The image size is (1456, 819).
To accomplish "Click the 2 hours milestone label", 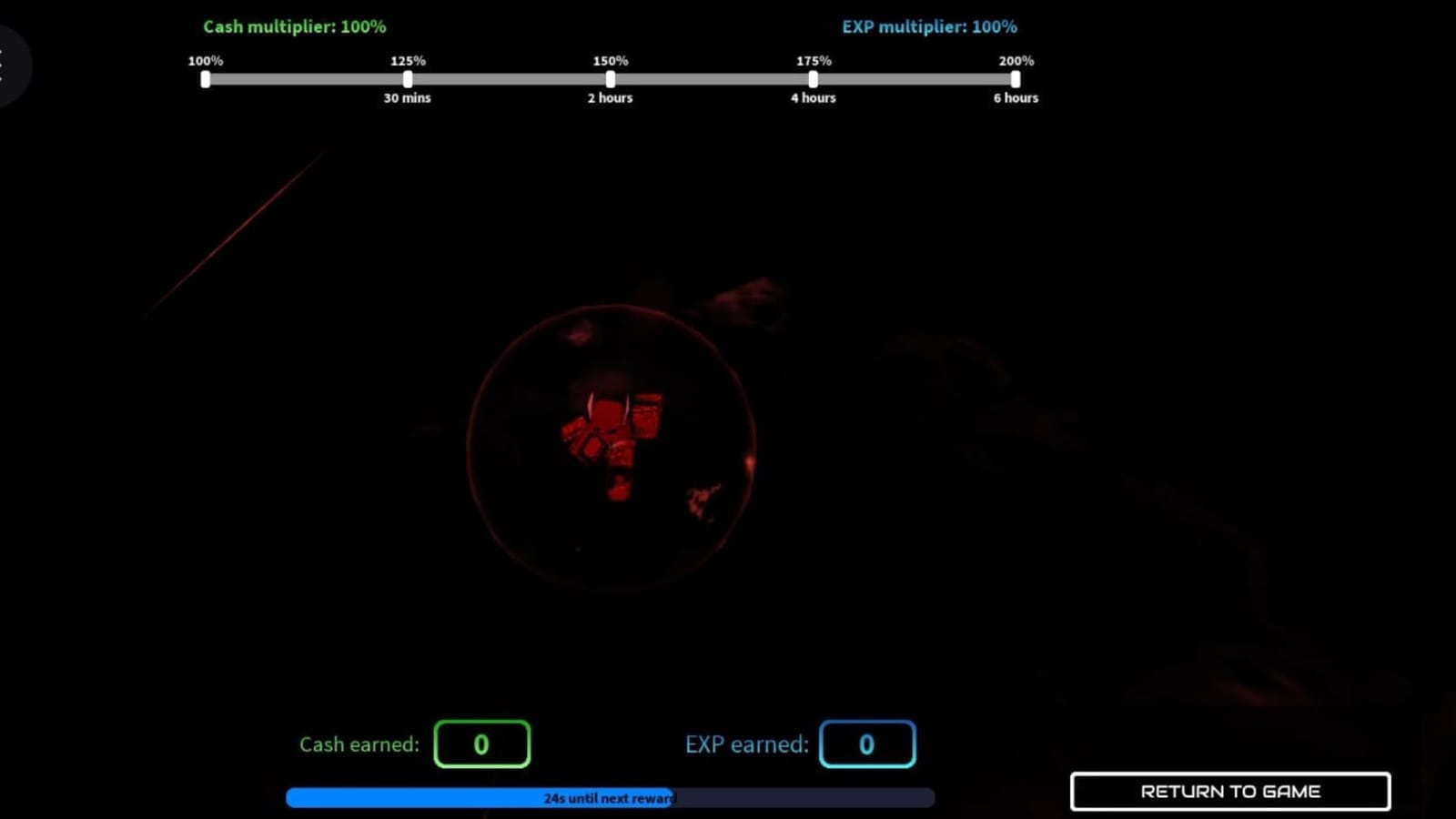I will click(610, 97).
